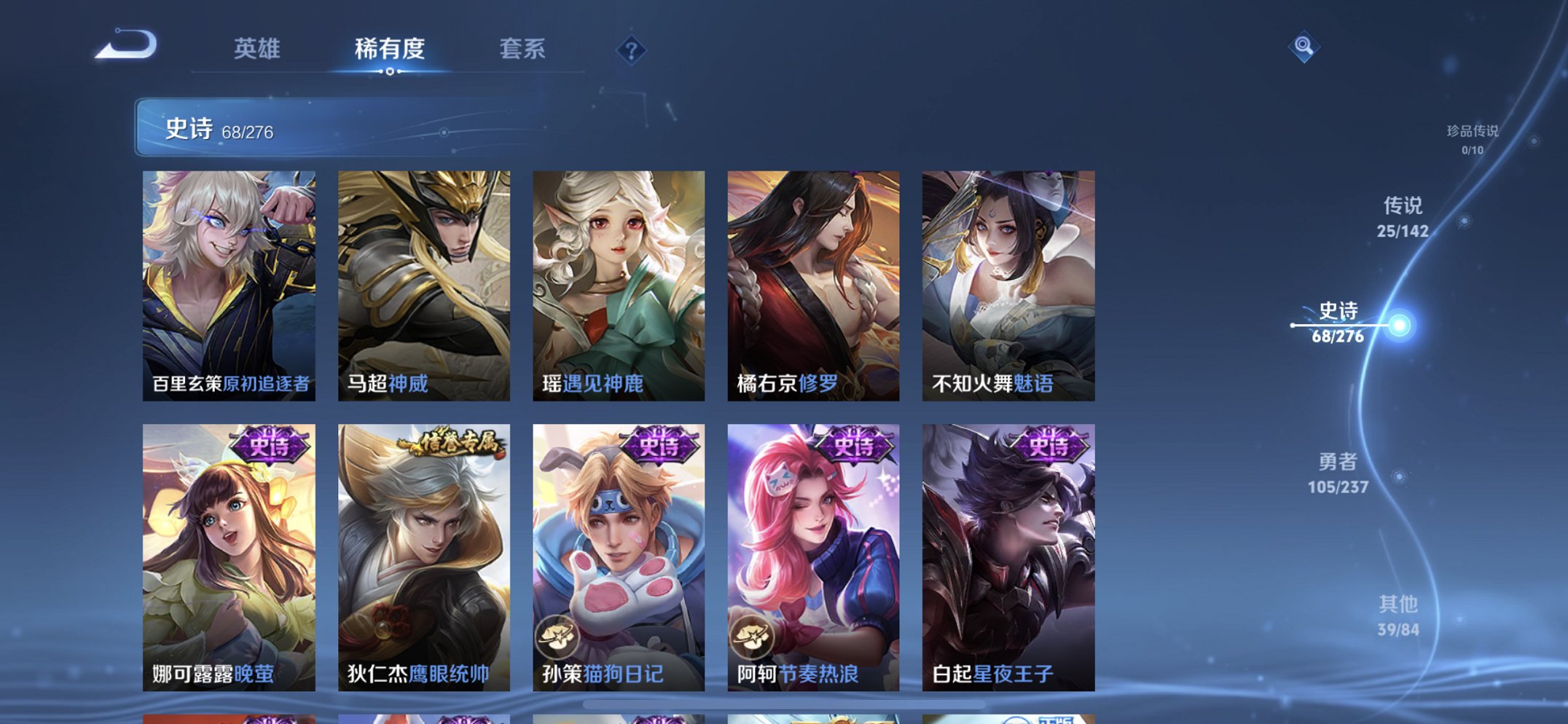Screen dimensions: 1568x724
Task: Click the ? help icon near the tabs
Action: pos(631,51)
